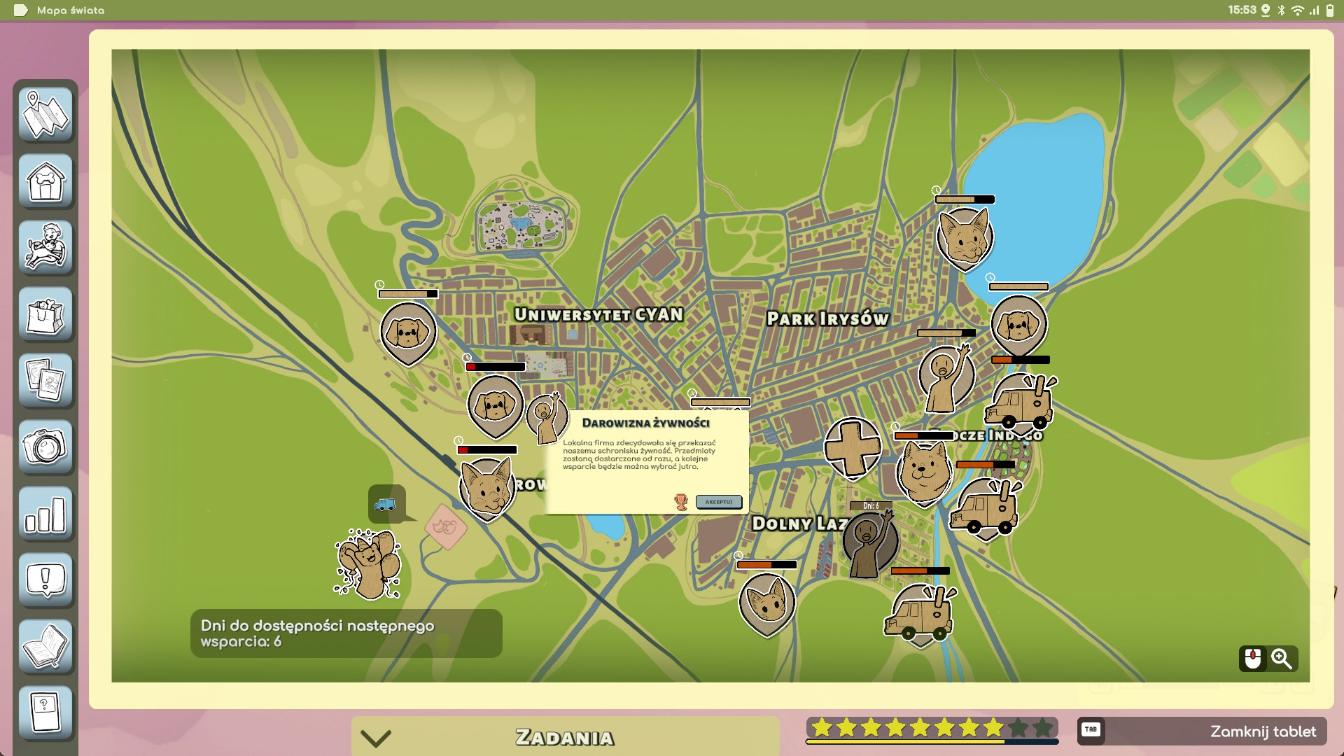Expand the Zadania tasks panel

(x=376, y=738)
